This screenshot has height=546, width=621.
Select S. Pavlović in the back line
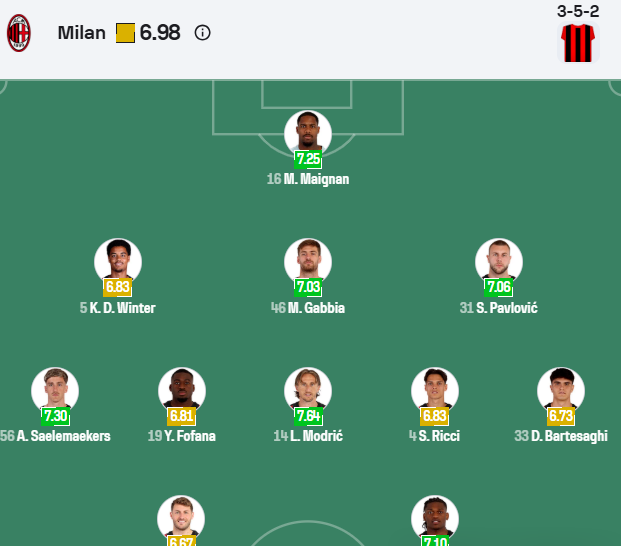point(499,264)
